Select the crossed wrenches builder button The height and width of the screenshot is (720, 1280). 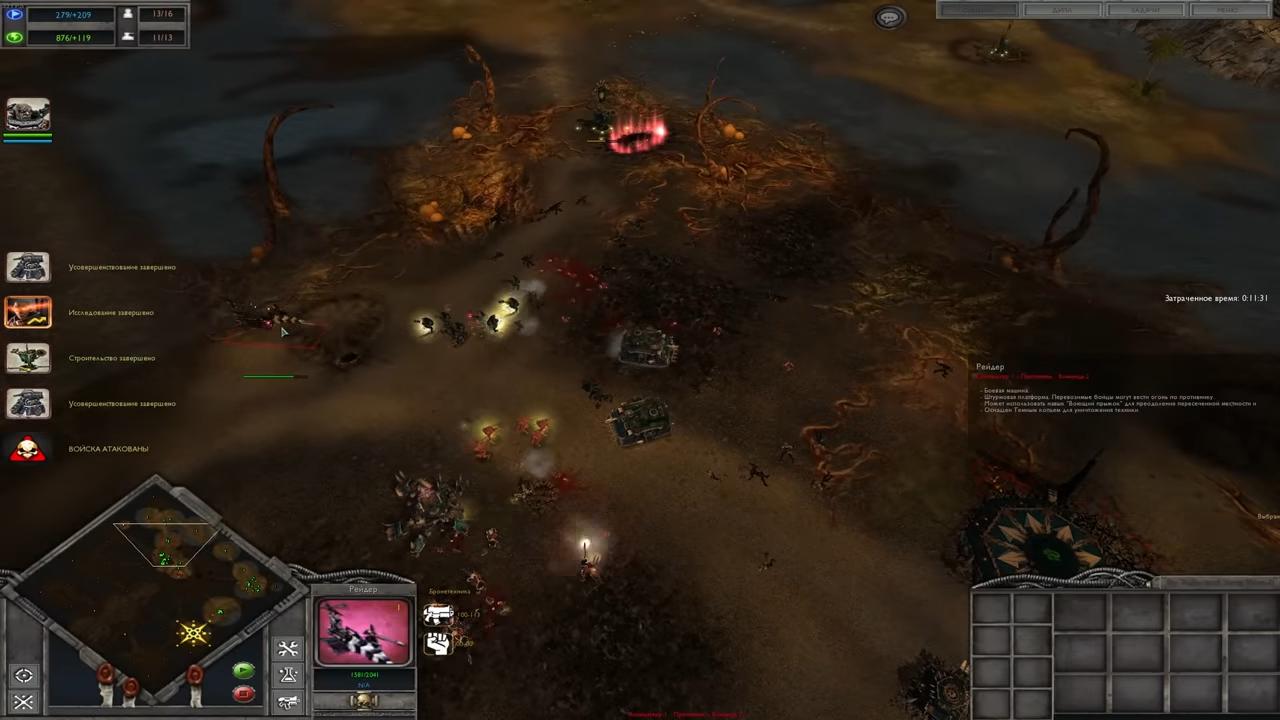tap(288, 650)
